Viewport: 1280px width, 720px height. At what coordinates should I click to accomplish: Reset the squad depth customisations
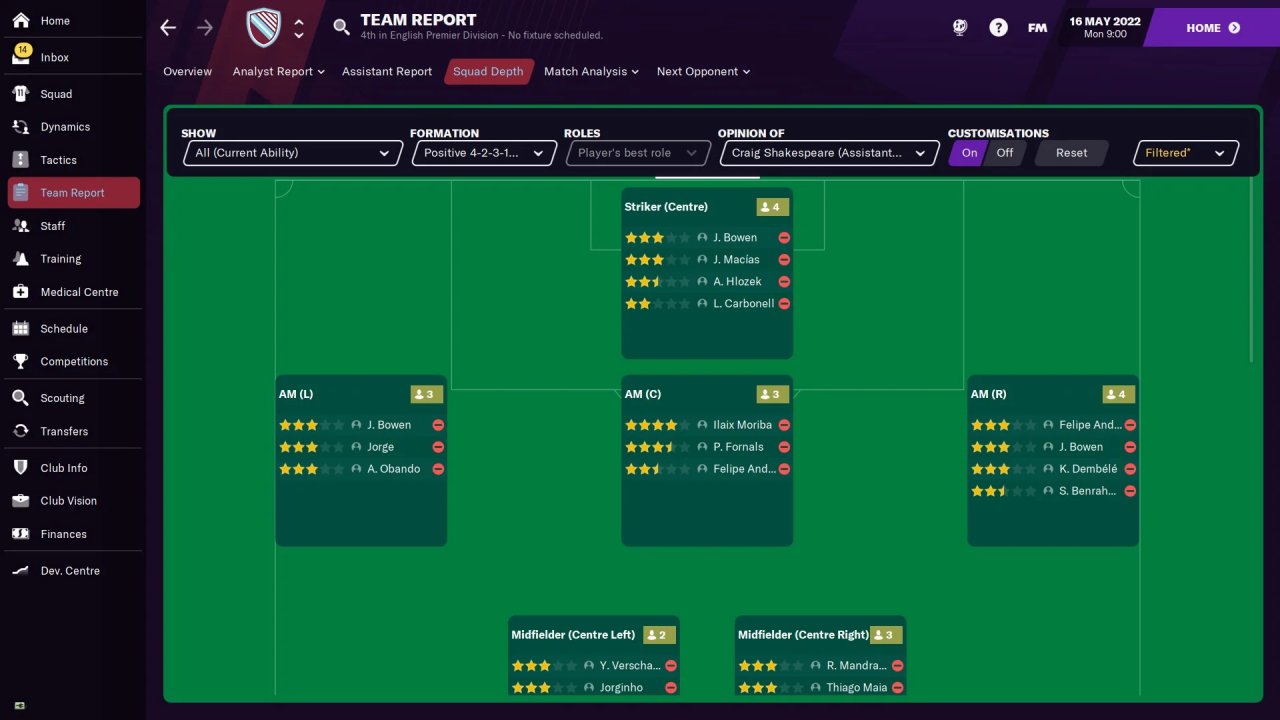pos(1071,153)
